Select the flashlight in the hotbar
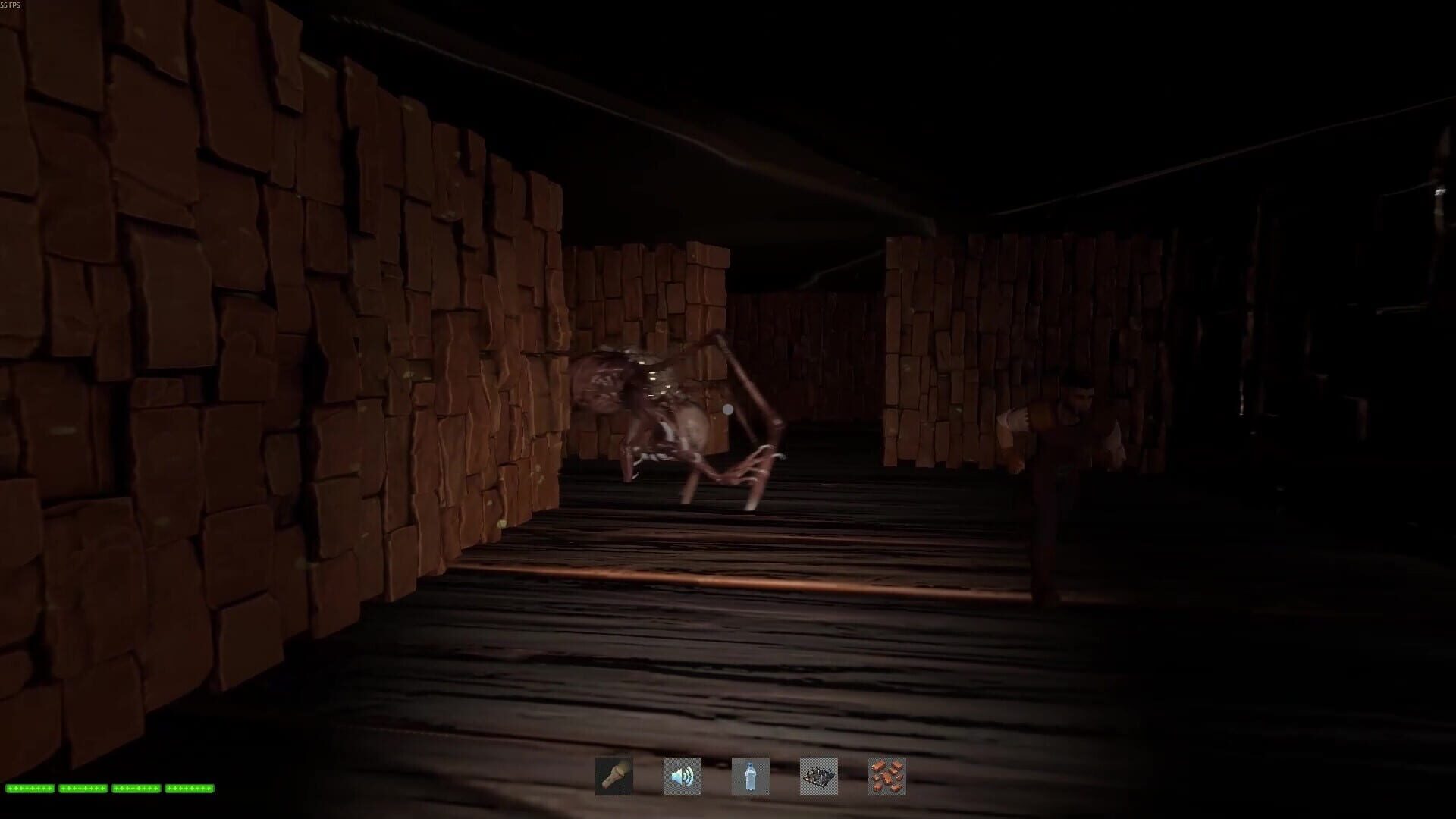 (614, 777)
